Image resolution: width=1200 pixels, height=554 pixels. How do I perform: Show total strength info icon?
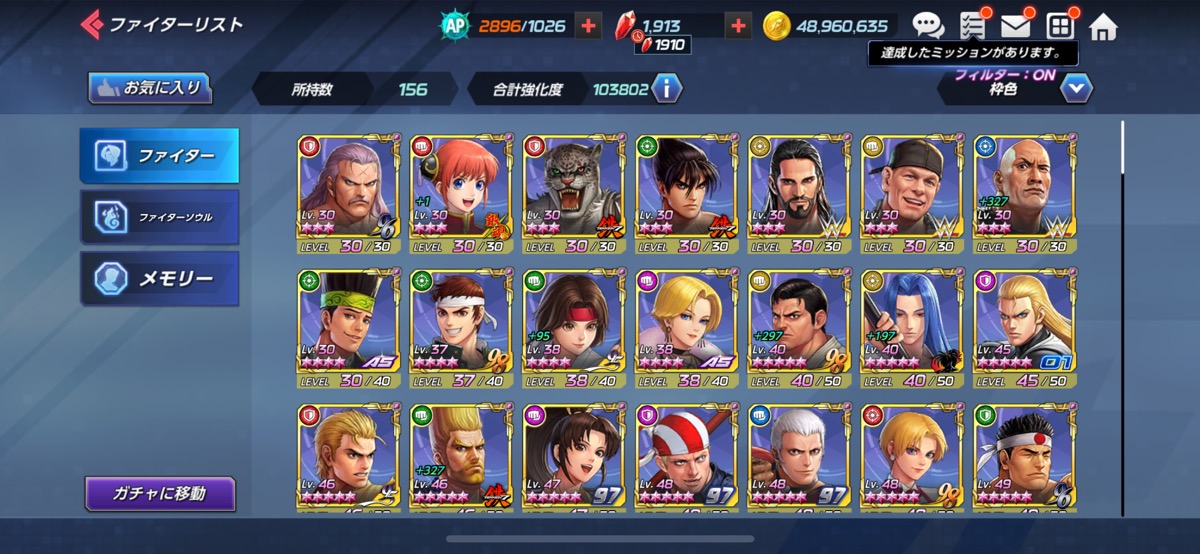667,89
